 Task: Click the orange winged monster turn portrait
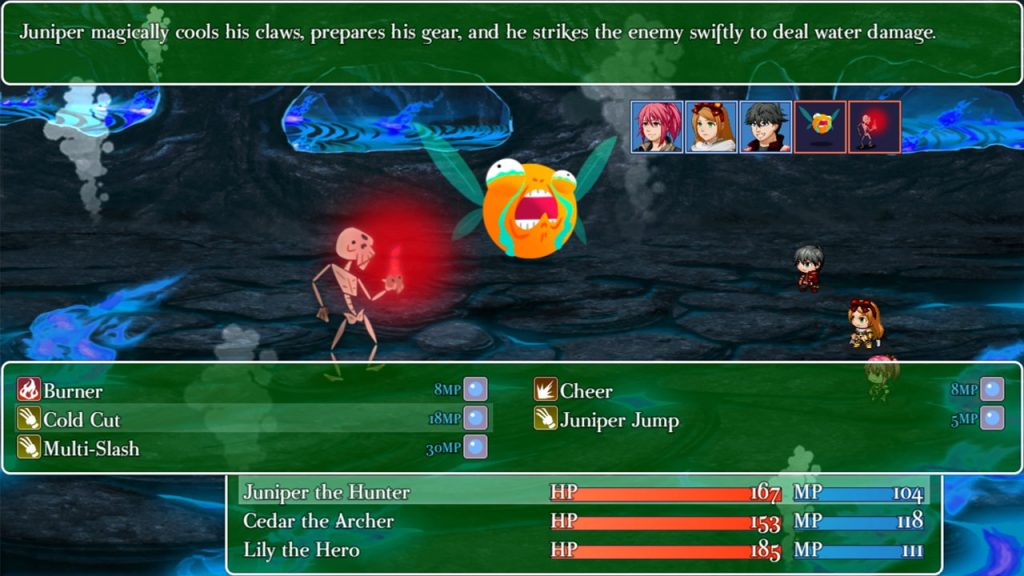pyautogui.click(x=820, y=127)
